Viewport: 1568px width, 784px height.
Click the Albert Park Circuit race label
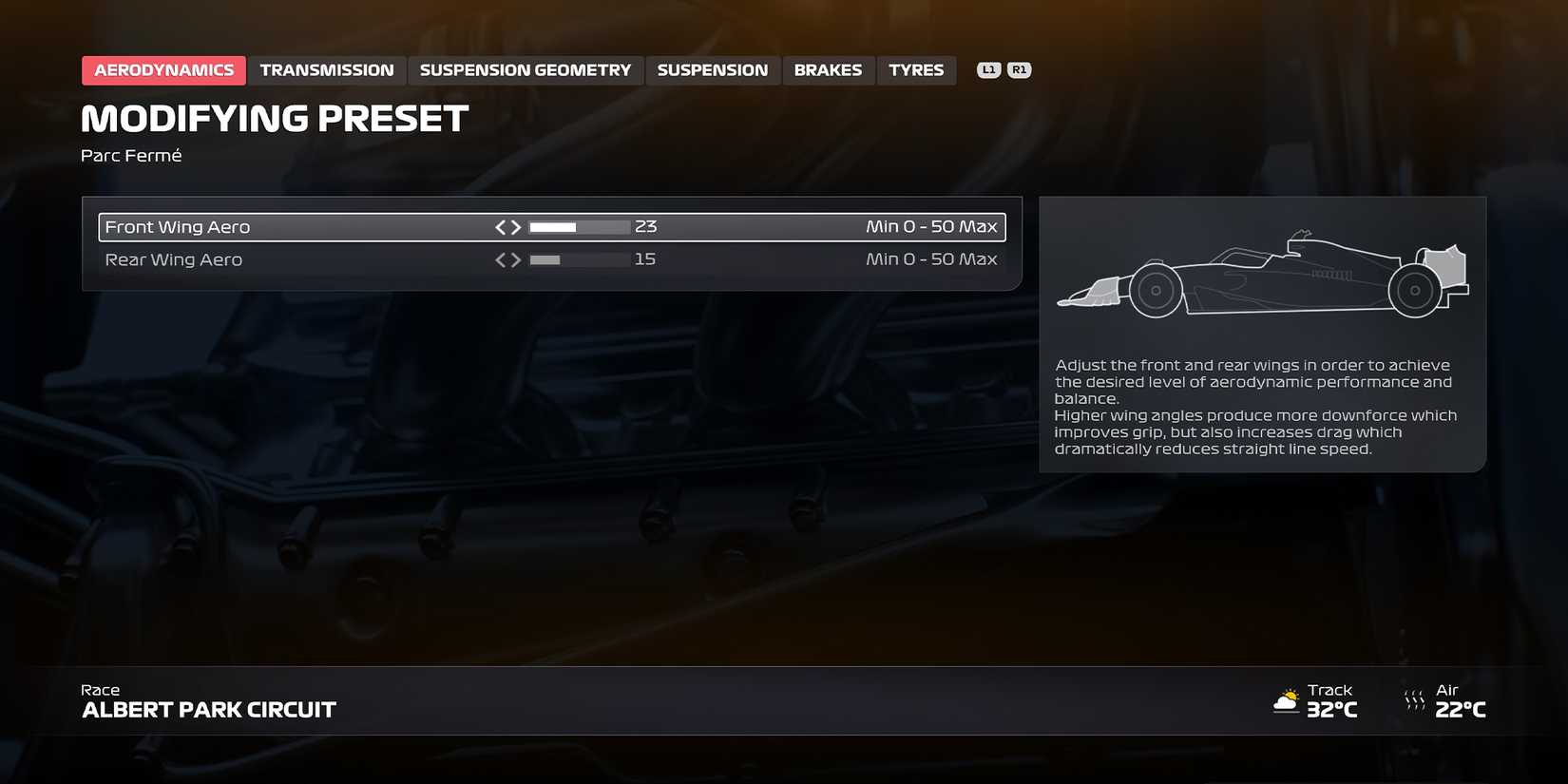[208, 708]
